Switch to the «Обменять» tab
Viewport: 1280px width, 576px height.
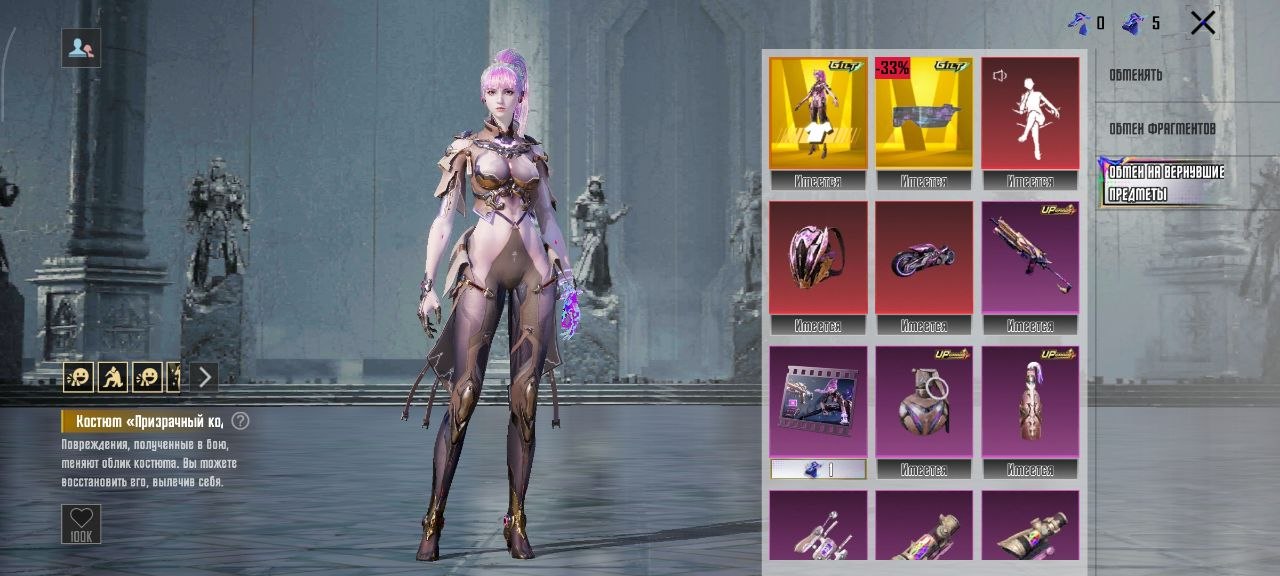pyautogui.click(x=1135, y=75)
